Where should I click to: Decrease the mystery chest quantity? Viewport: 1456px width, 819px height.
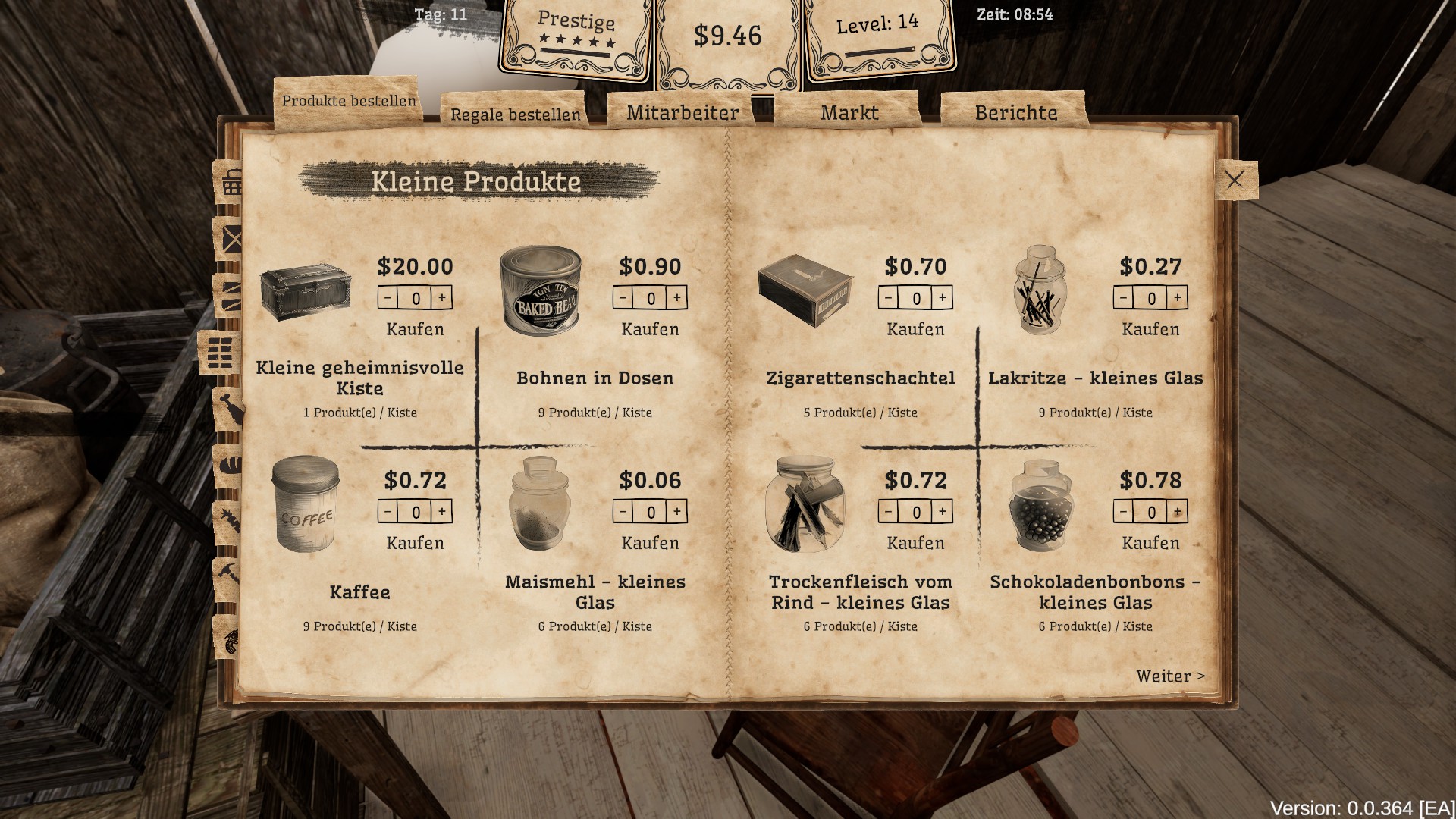pyautogui.click(x=388, y=298)
